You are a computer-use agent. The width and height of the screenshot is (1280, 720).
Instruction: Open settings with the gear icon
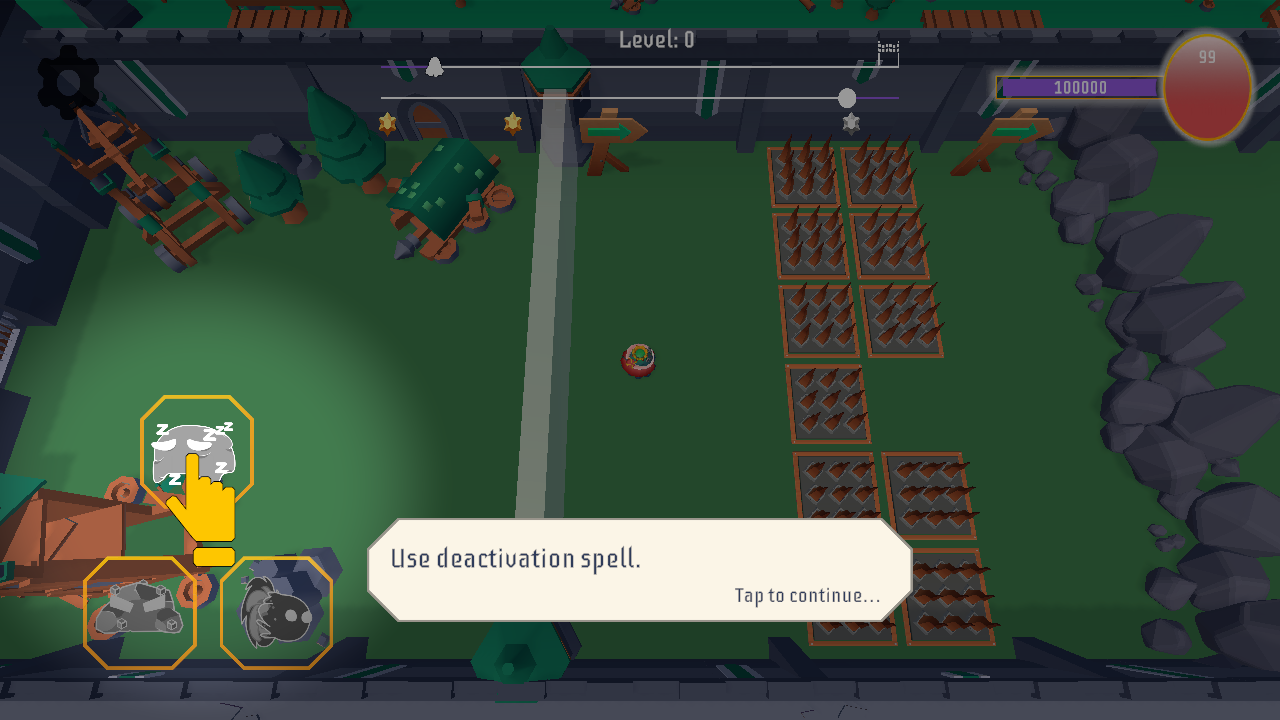68,82
